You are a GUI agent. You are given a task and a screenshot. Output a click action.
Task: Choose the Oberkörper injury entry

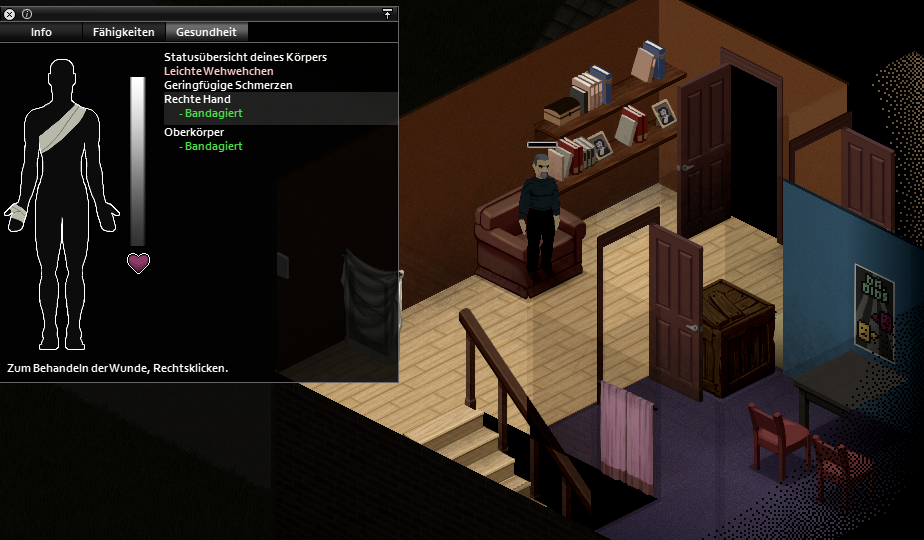(194, 132)
